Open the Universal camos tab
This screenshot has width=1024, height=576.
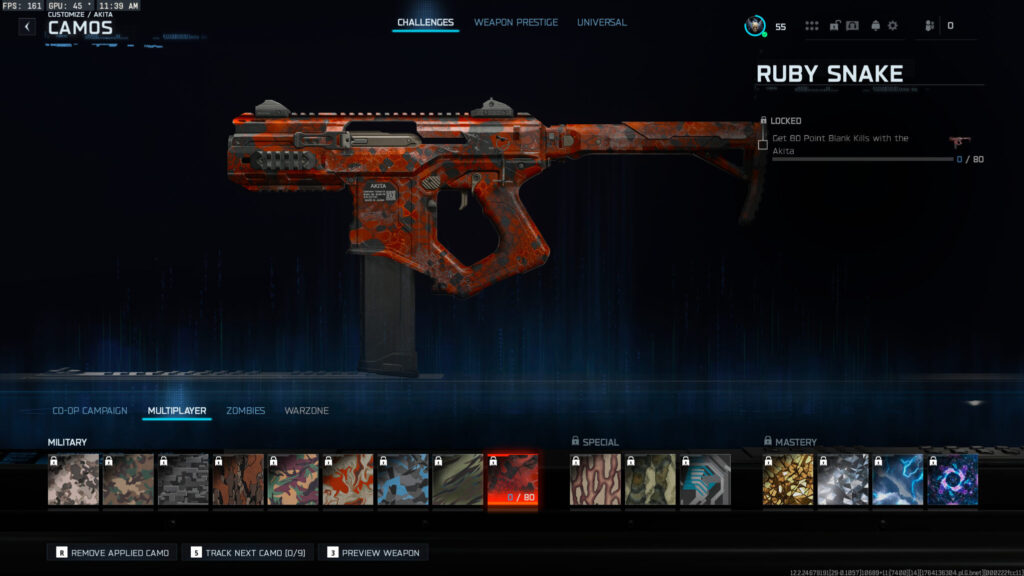pyautogui.click(x=602, y=22)
